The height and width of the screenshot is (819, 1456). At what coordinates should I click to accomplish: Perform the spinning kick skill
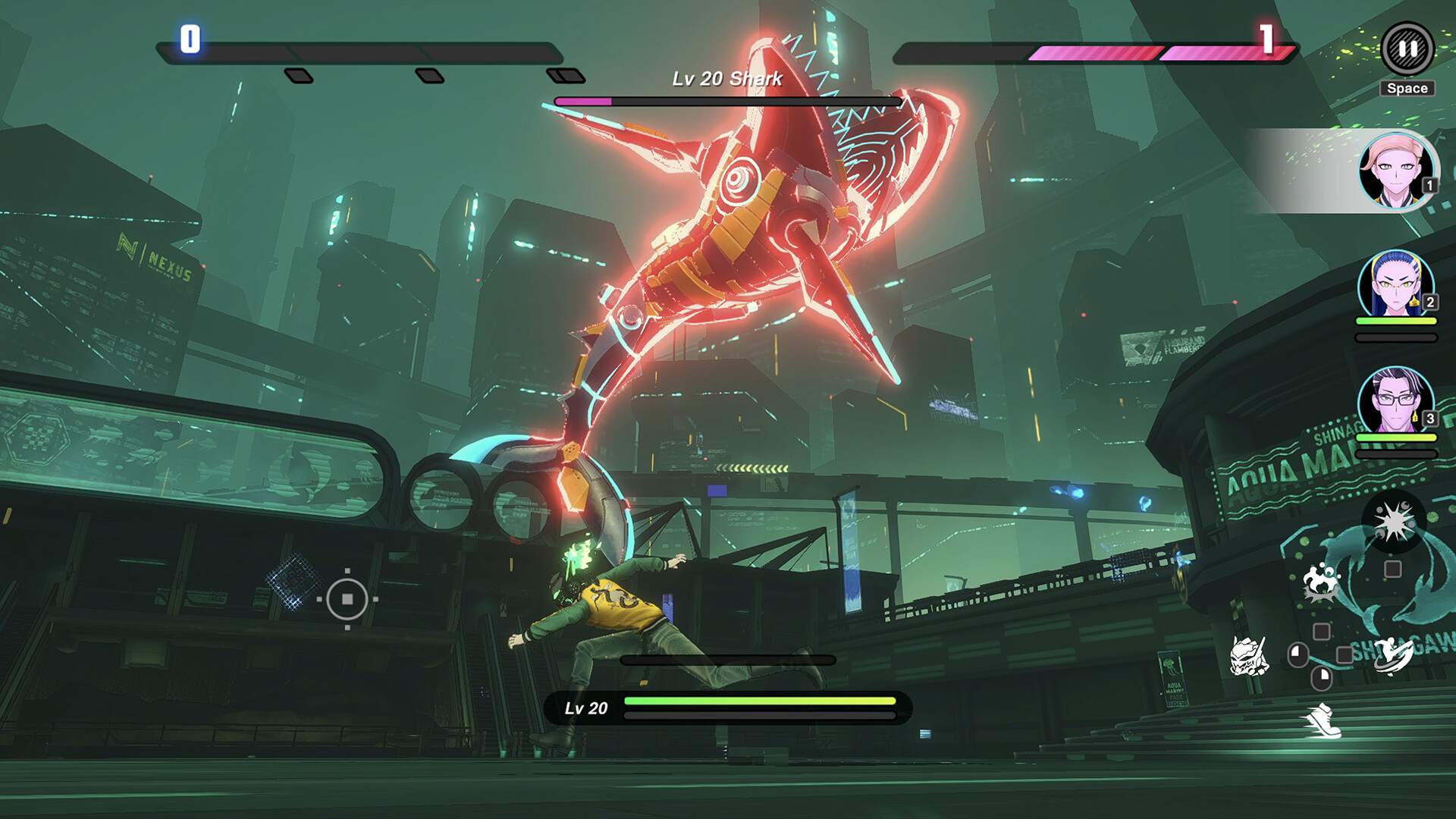(1393, 655)
